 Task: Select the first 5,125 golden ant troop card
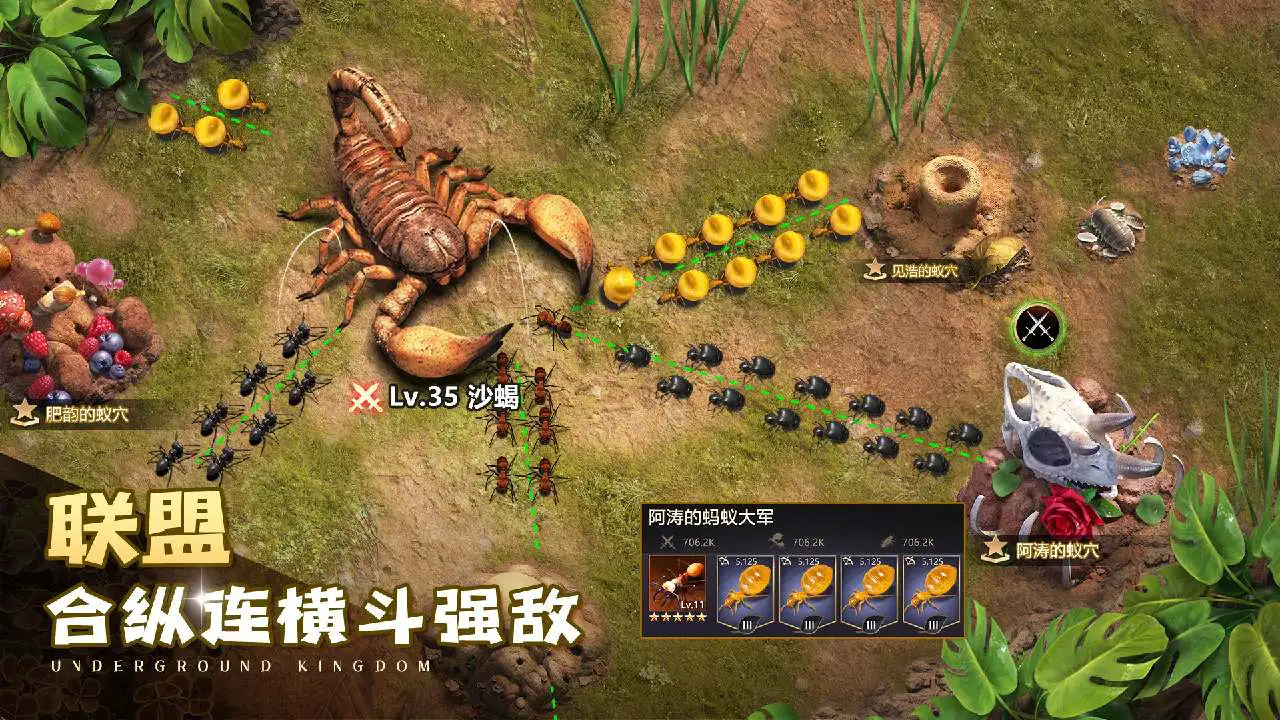[x=746, y=590]
